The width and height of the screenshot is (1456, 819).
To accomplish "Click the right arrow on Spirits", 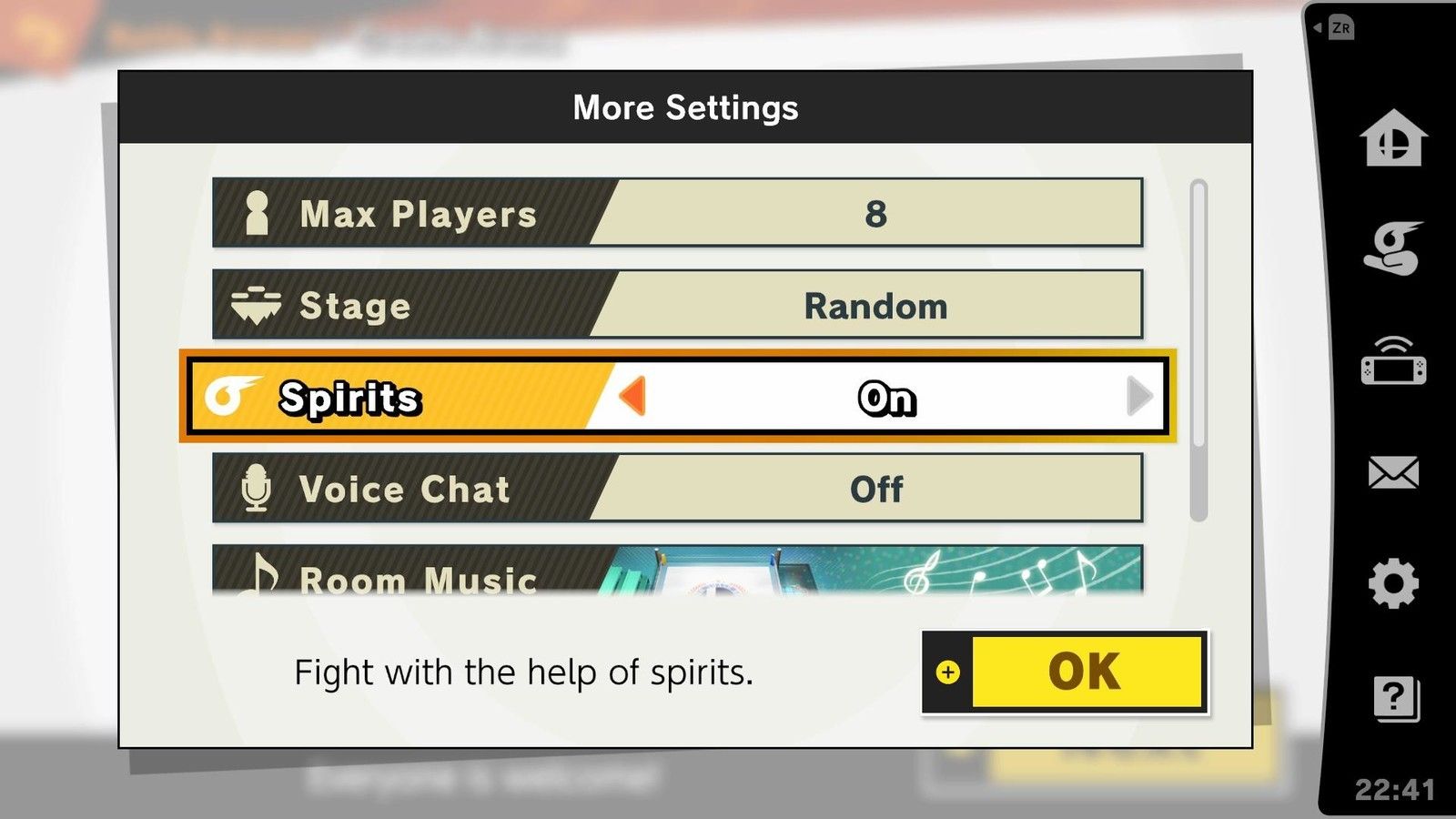I will 1138,397.
